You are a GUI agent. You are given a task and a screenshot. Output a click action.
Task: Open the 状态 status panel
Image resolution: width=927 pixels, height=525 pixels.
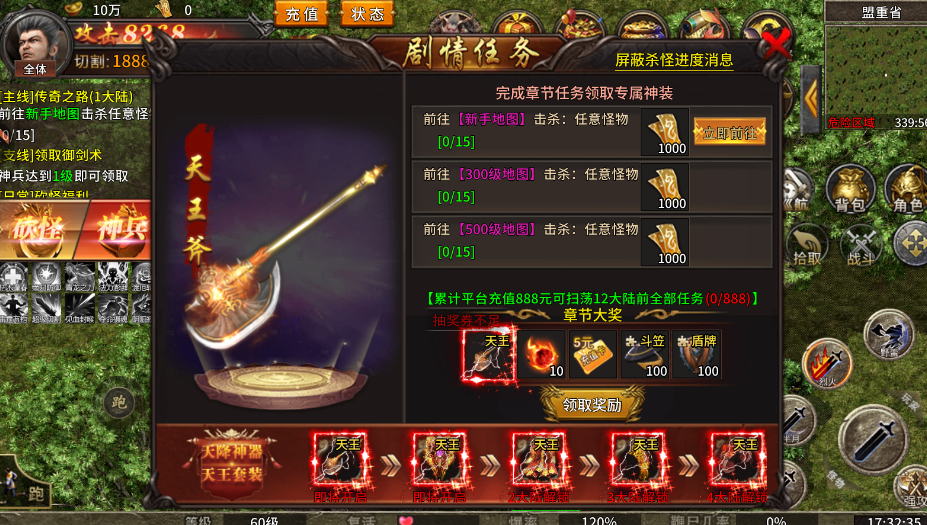tap(367, 14)
